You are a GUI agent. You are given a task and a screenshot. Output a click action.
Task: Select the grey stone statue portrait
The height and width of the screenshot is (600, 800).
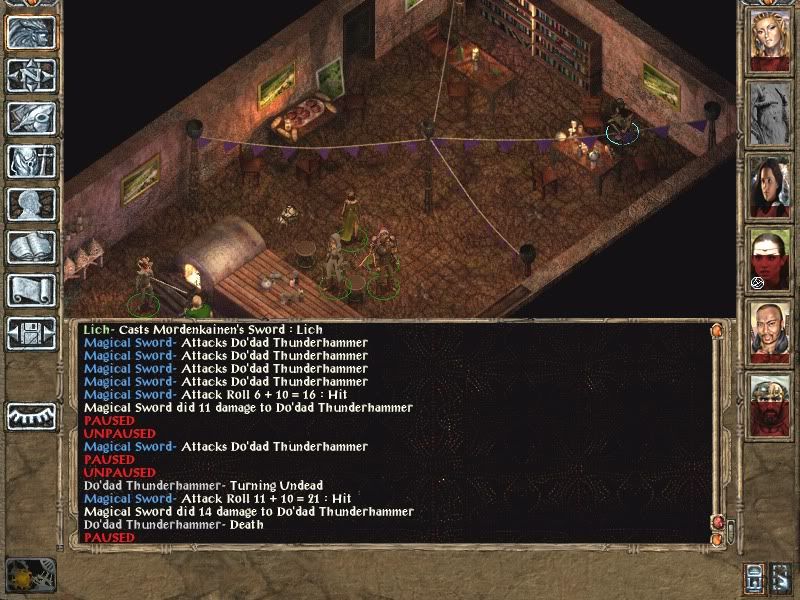[770, 113]
